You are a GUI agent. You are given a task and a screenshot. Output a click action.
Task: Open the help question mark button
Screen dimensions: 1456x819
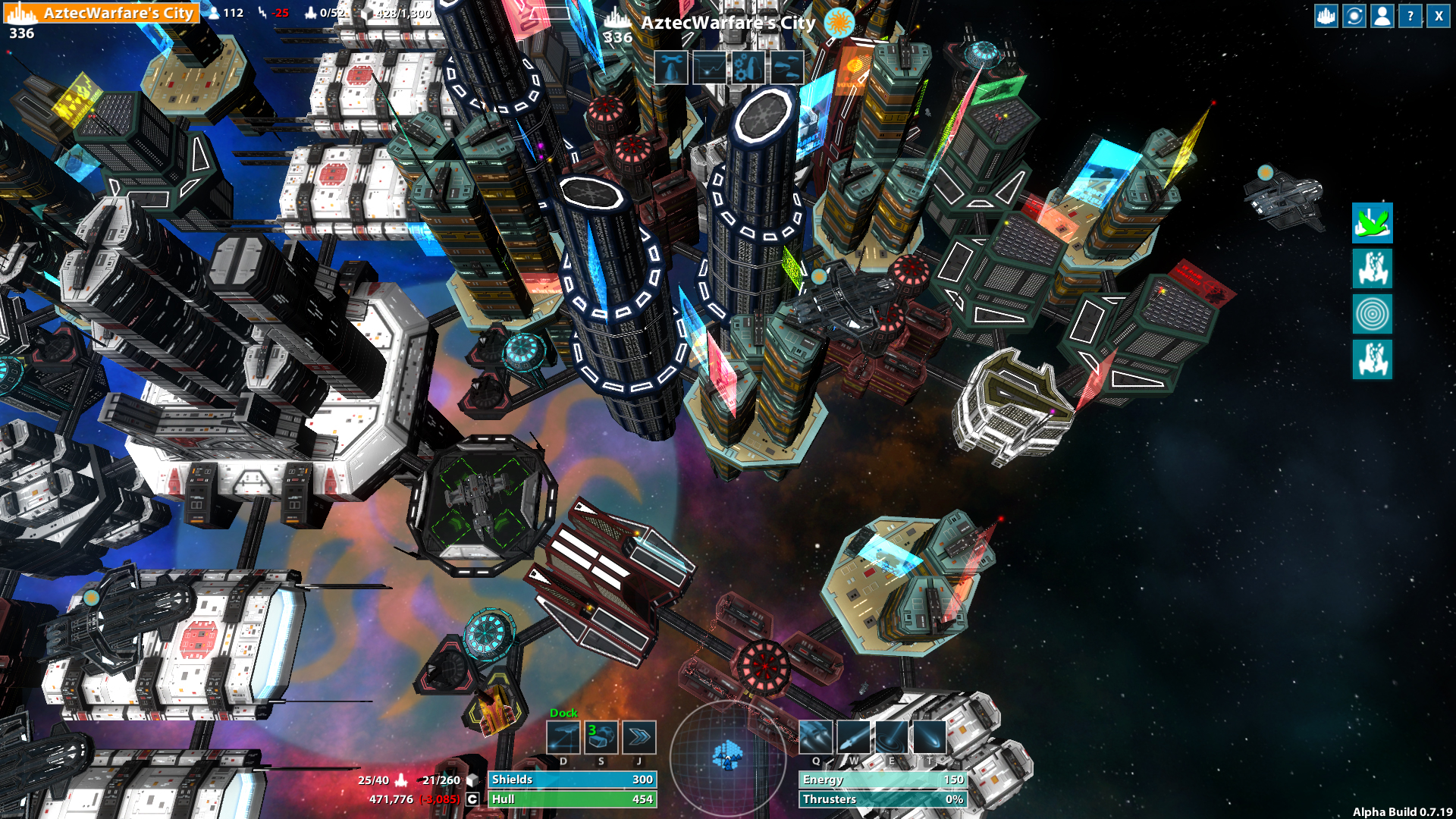(1409, 15)
